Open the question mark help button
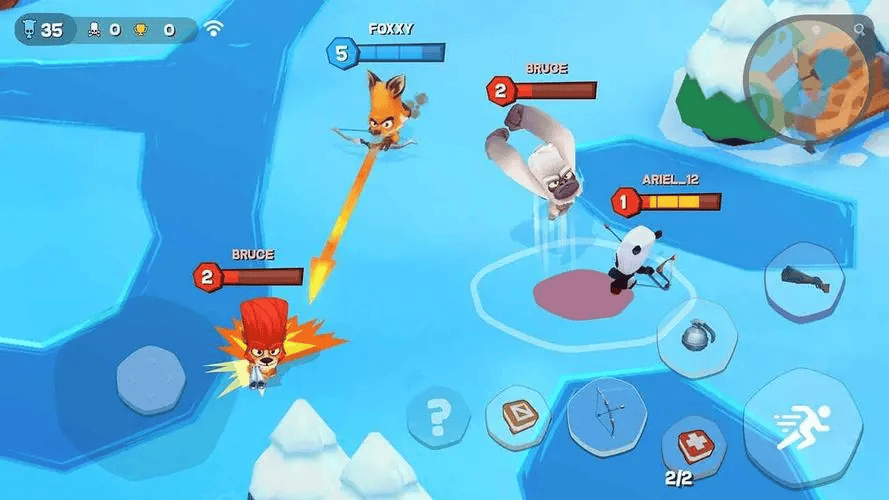 [x=438, y=412]
